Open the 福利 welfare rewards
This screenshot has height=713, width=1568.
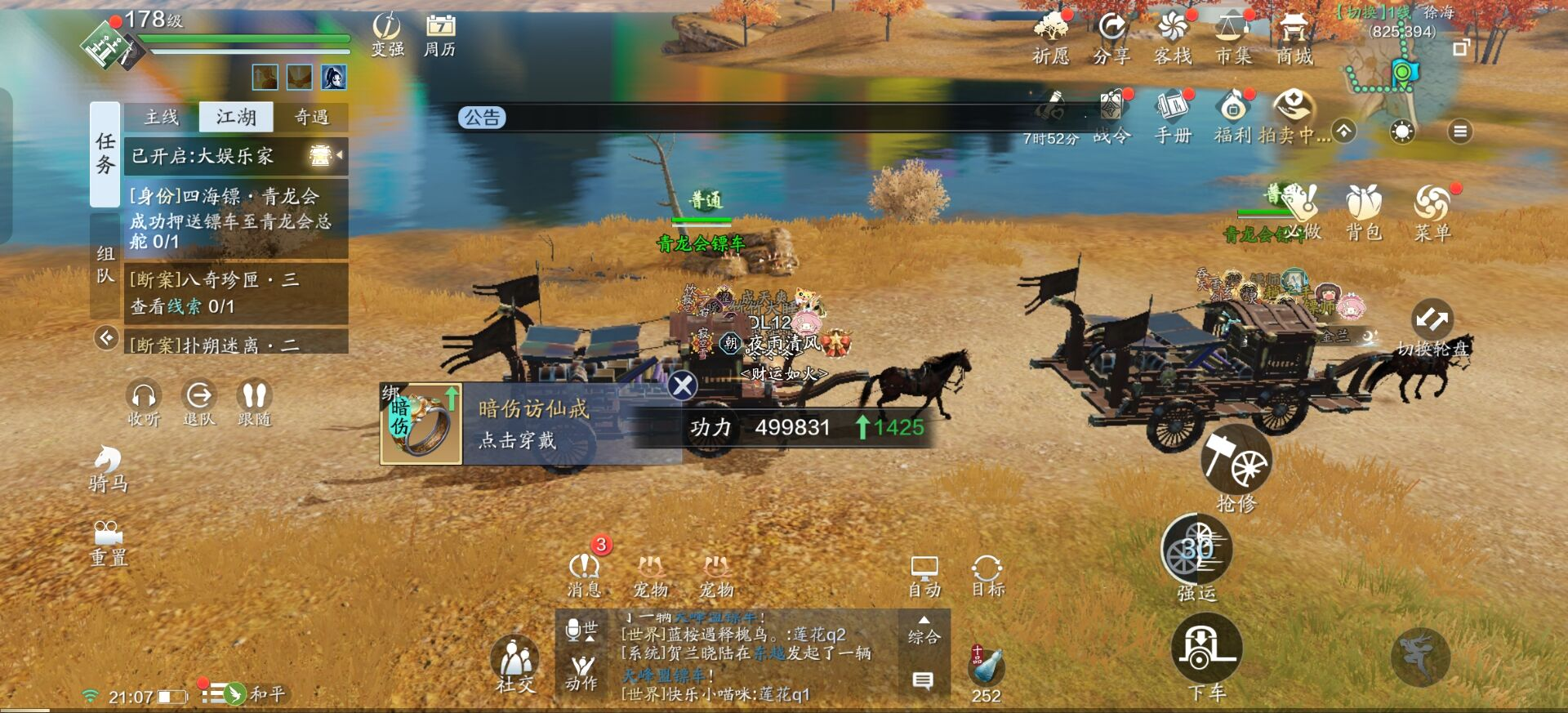pyautogui.click(x=1233, y=116)
